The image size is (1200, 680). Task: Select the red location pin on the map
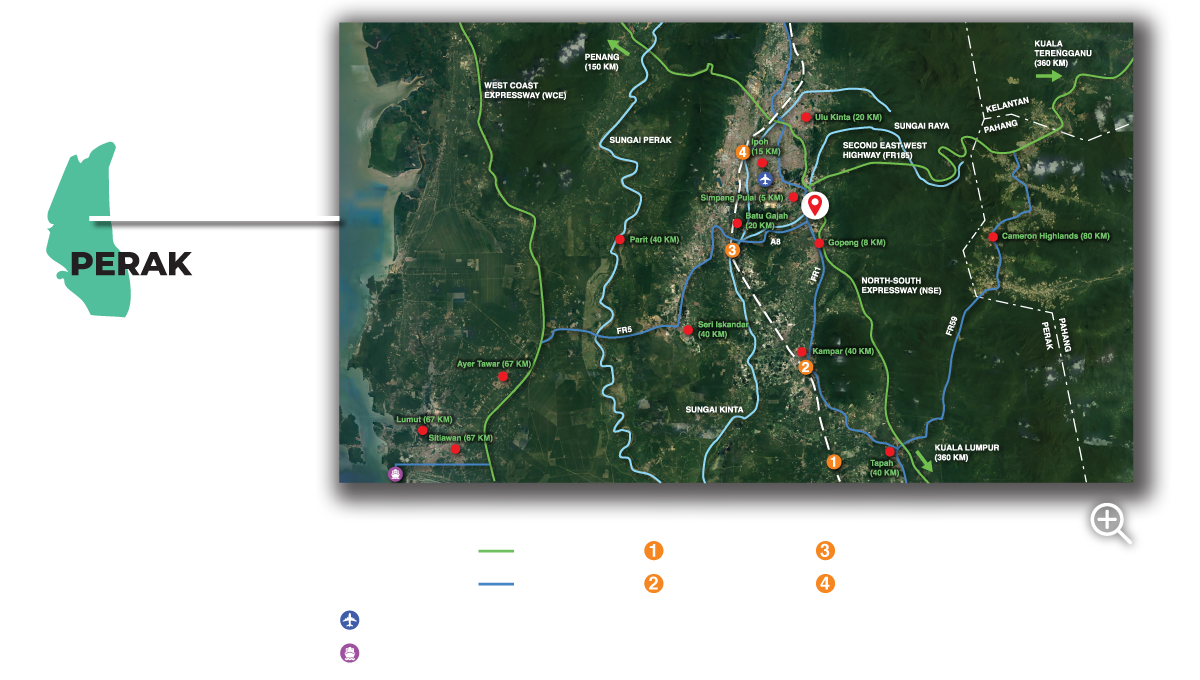(x=815, y=205)
